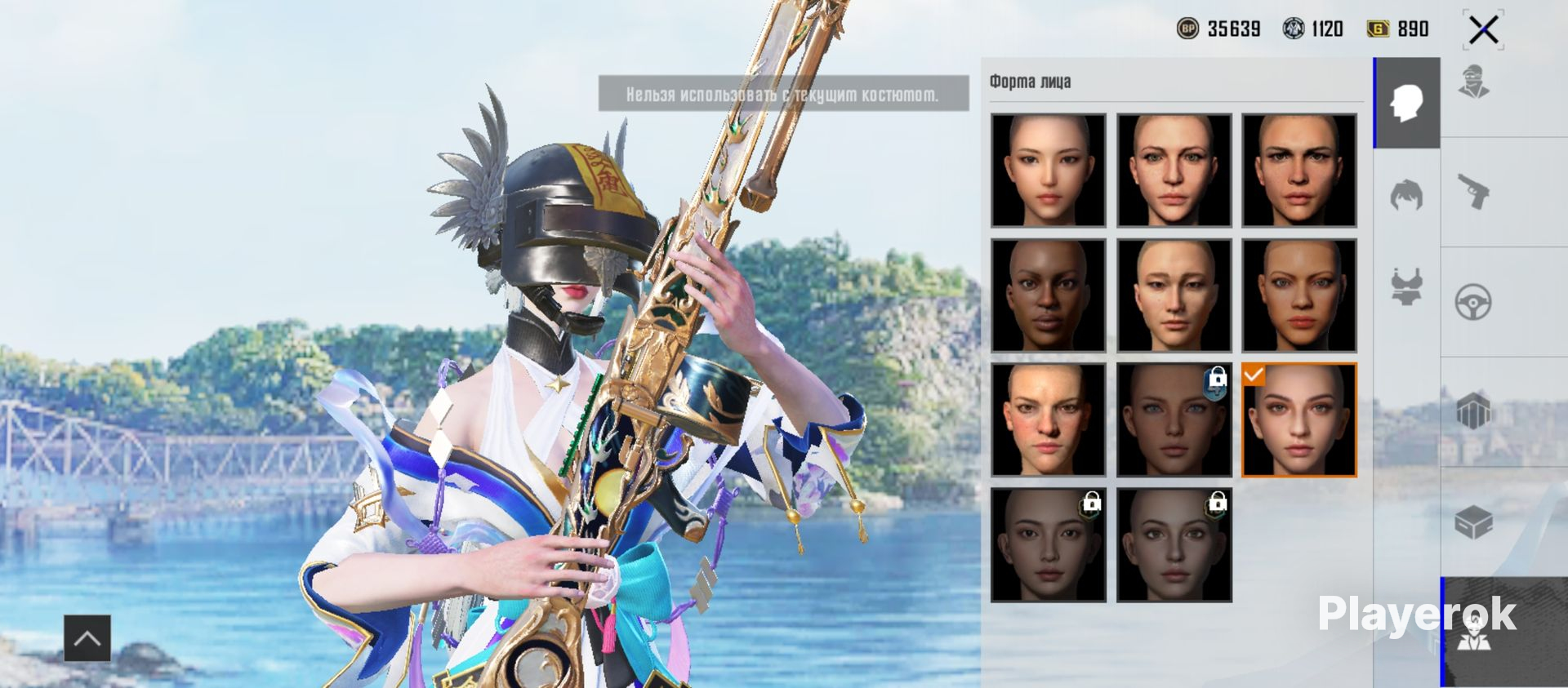
Task: Select the tanned face in the middle row
Action: 1298,295
